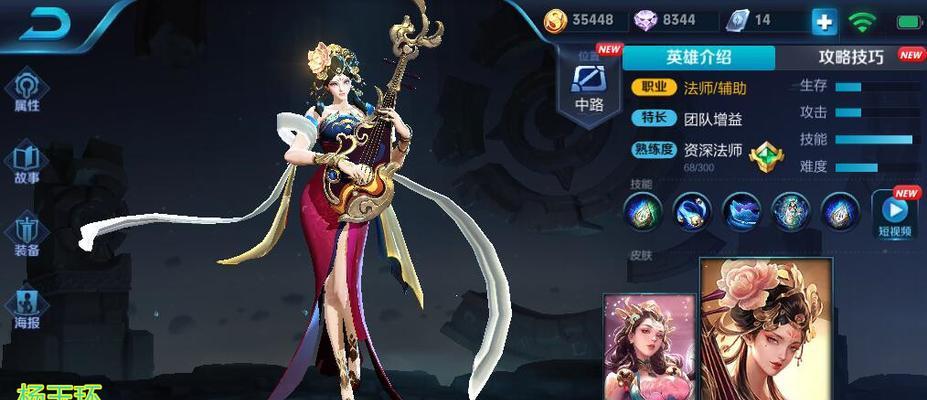View the 海报 poster
This screenshot has width=927, height=400.
[x=27, y=306]
